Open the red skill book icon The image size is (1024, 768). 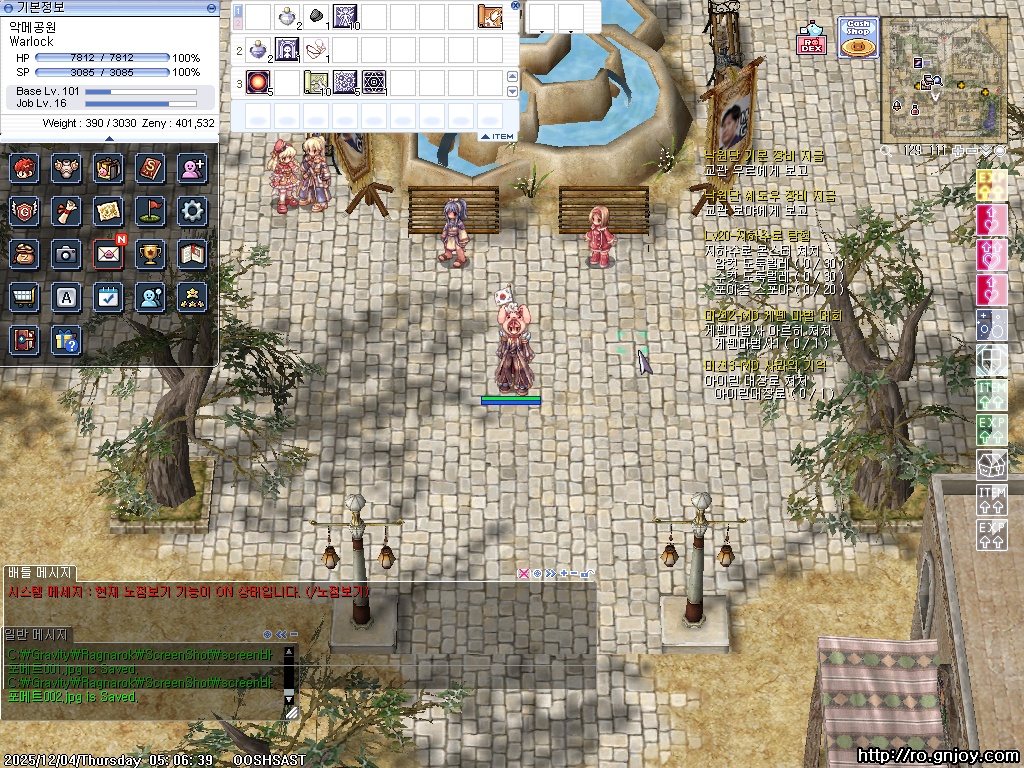(150, 167)
